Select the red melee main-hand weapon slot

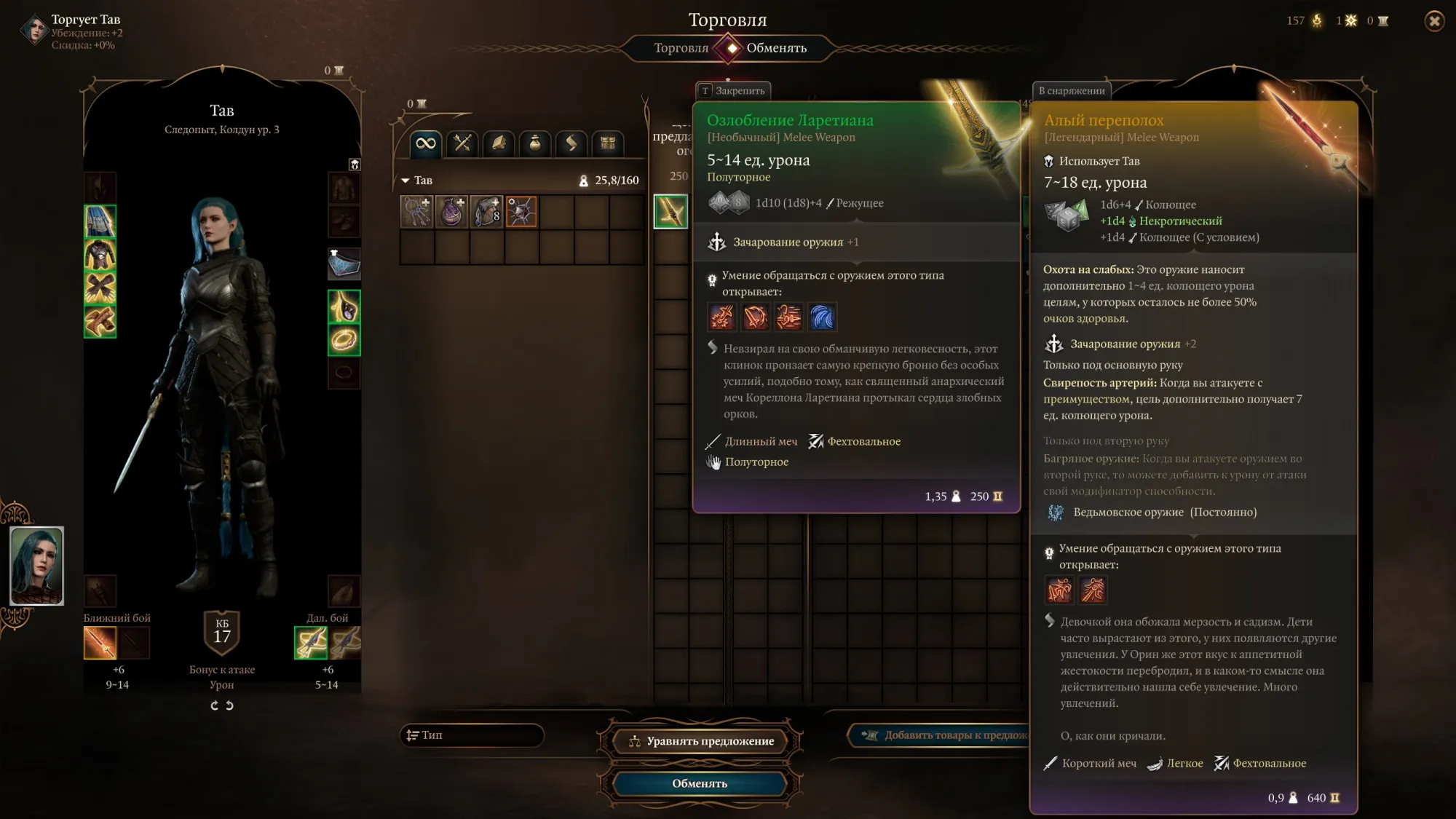point(100,643)
